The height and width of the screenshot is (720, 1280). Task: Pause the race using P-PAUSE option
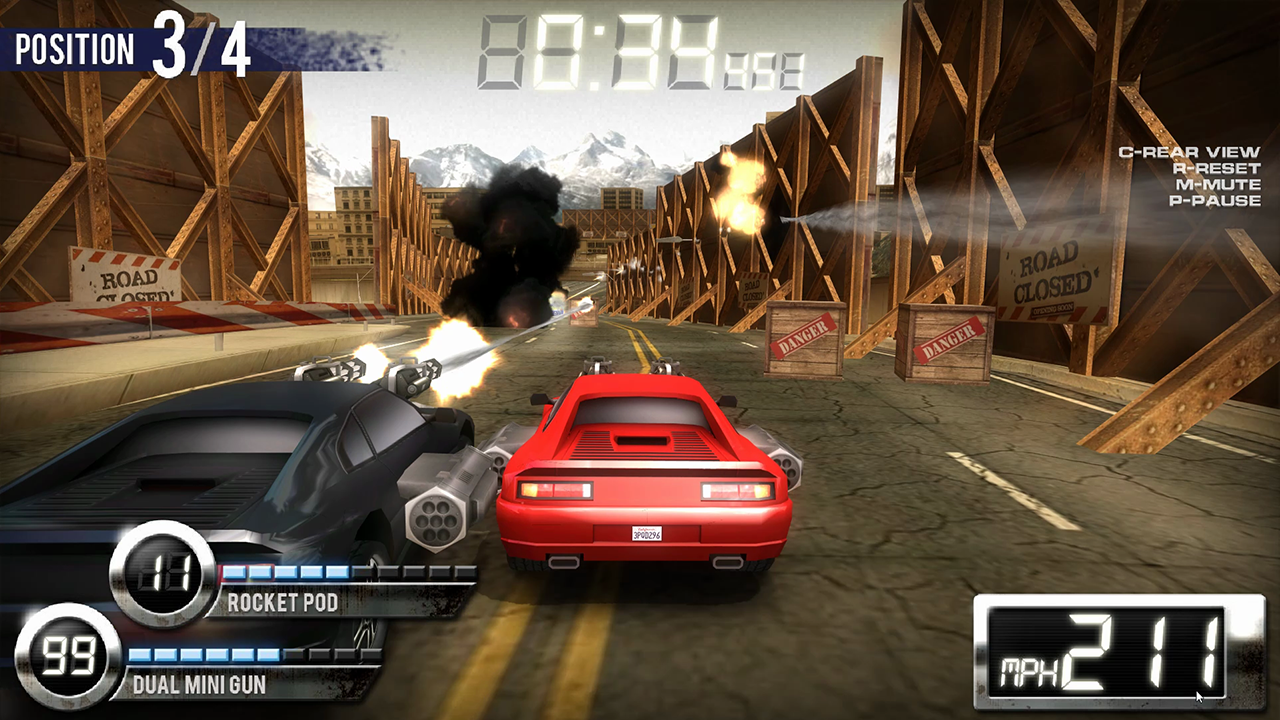(x=1213, y=201)
